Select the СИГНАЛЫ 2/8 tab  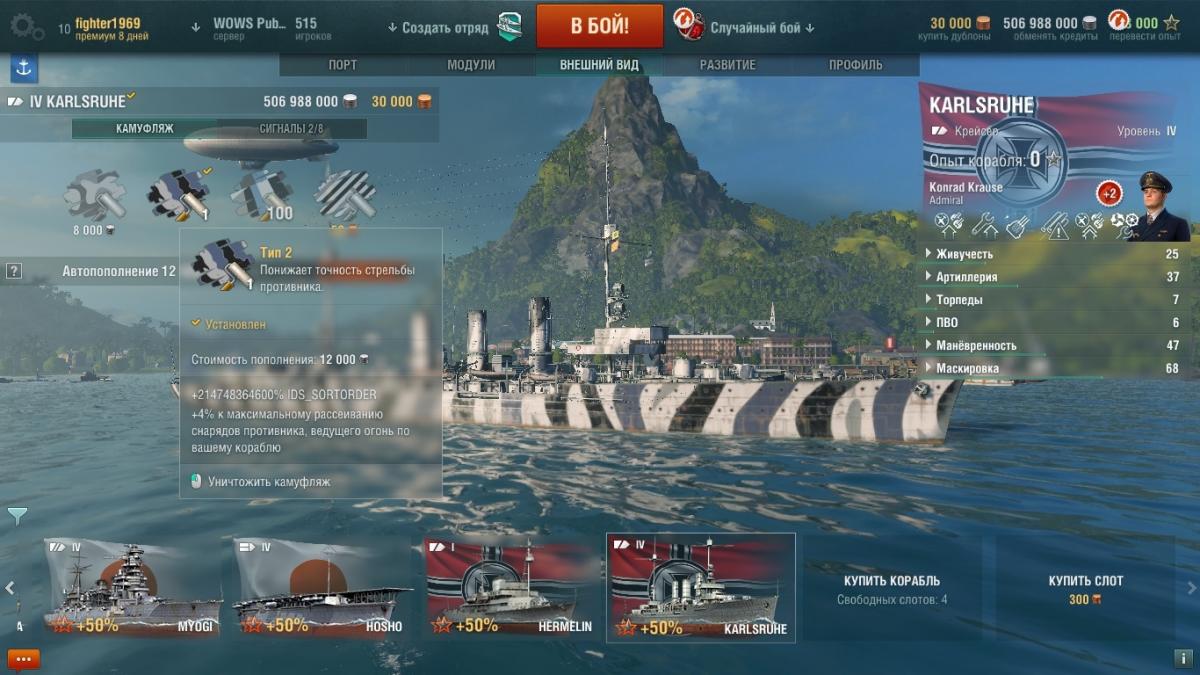click(291, 129)
